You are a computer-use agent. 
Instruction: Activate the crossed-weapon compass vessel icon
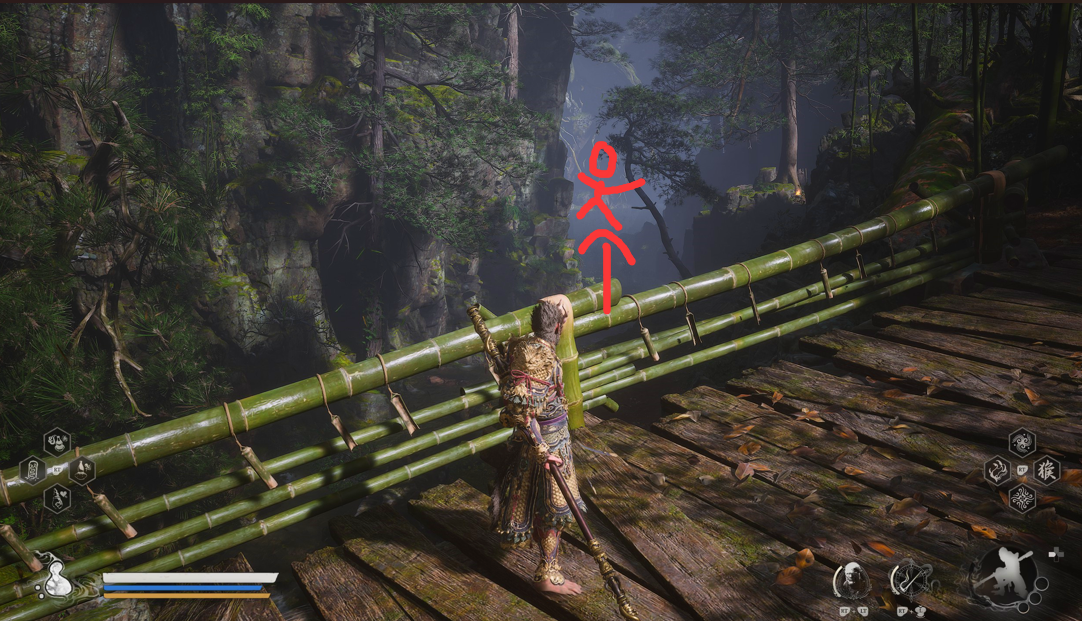[910, 579]
